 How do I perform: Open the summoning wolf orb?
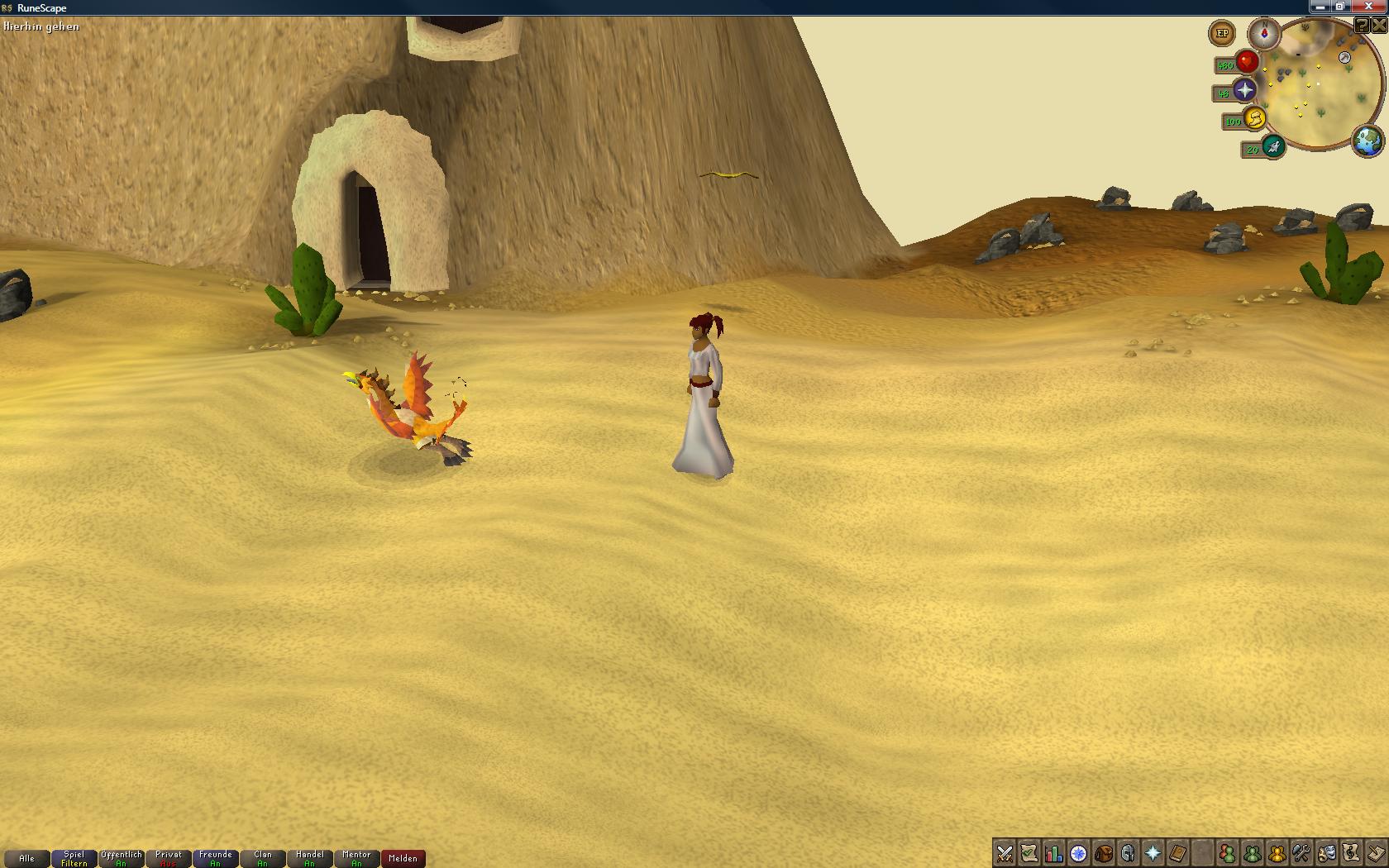pos(1273,148)
